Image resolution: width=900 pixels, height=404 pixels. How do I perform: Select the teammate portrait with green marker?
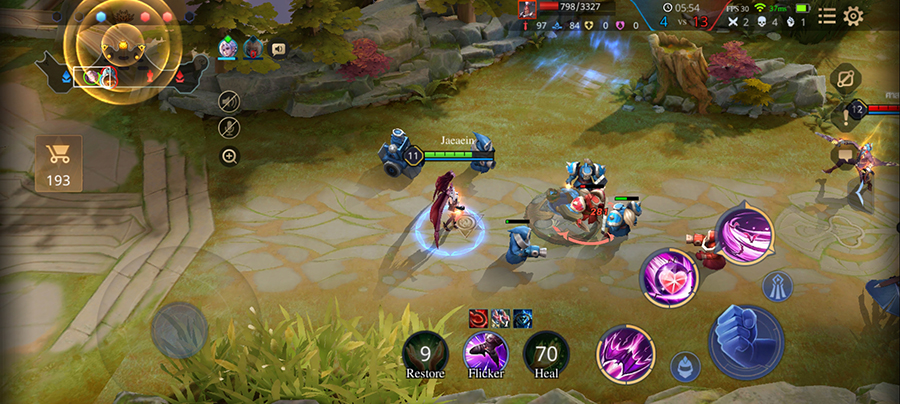[227, 48]
